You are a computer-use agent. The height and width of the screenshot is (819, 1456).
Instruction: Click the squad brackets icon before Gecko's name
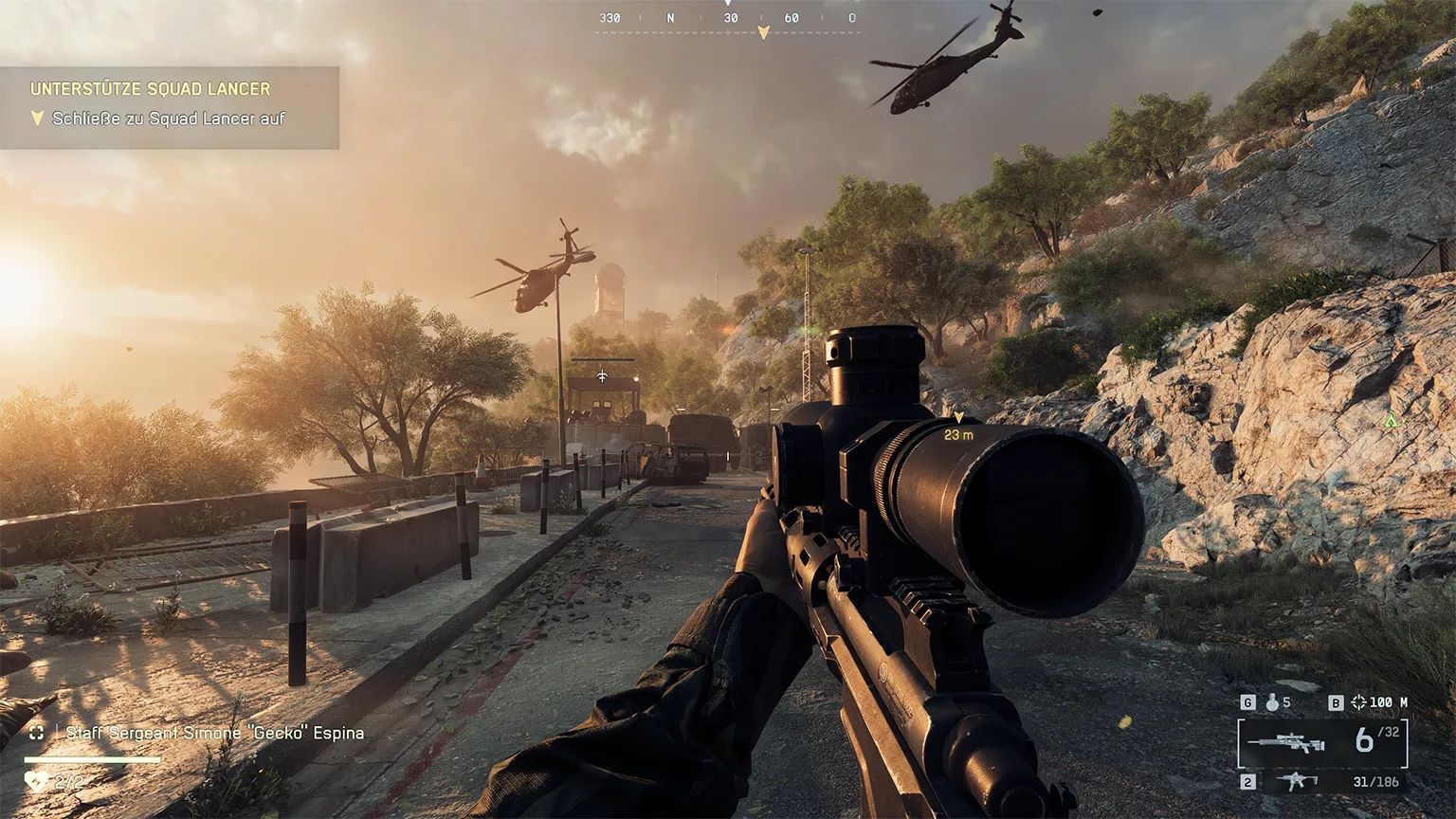click(38, 733)
